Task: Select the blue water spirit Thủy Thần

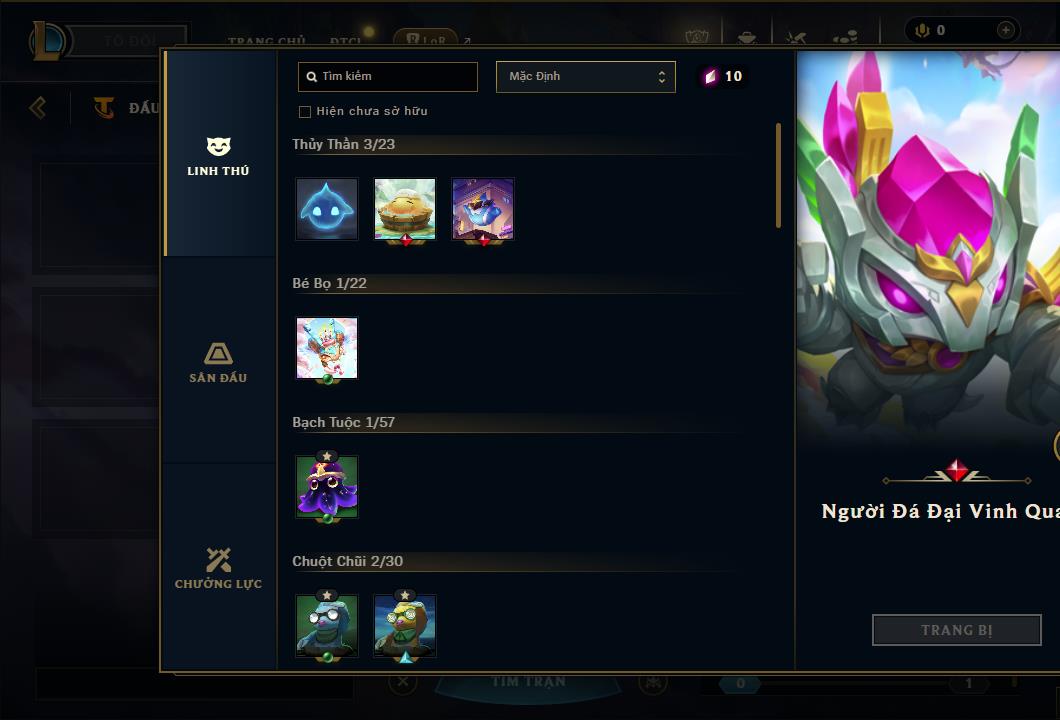Action: pos(327,209)
